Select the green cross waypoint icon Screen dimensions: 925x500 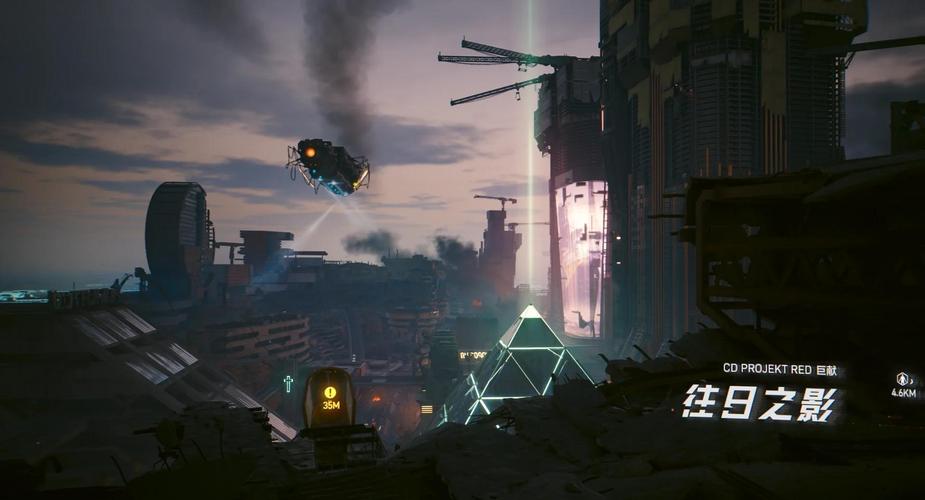pos(288,382)
